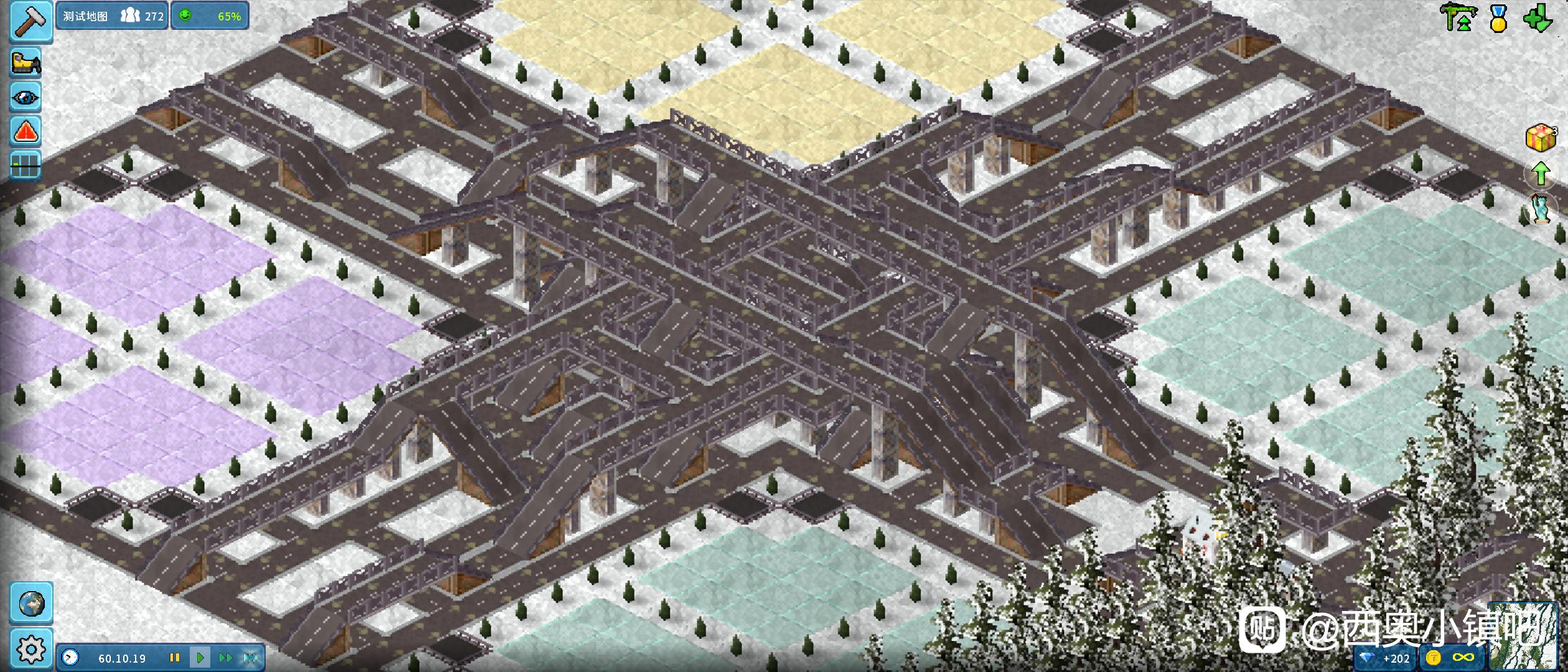Screen dimensions: 1568x672
Task: Open the red warning triangle alerts
Action: point(26,131)
